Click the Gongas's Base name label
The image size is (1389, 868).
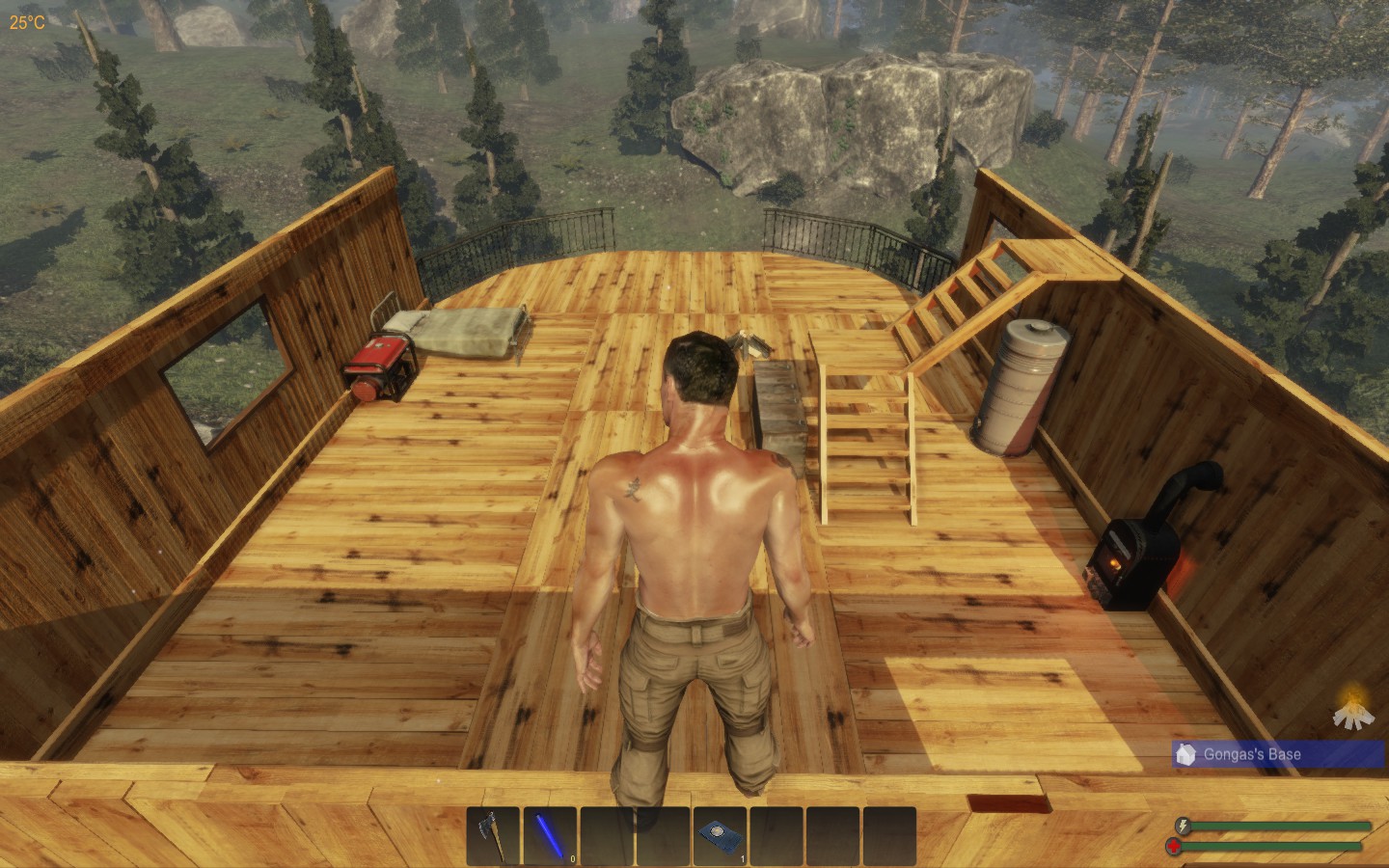click(1254, 754)
